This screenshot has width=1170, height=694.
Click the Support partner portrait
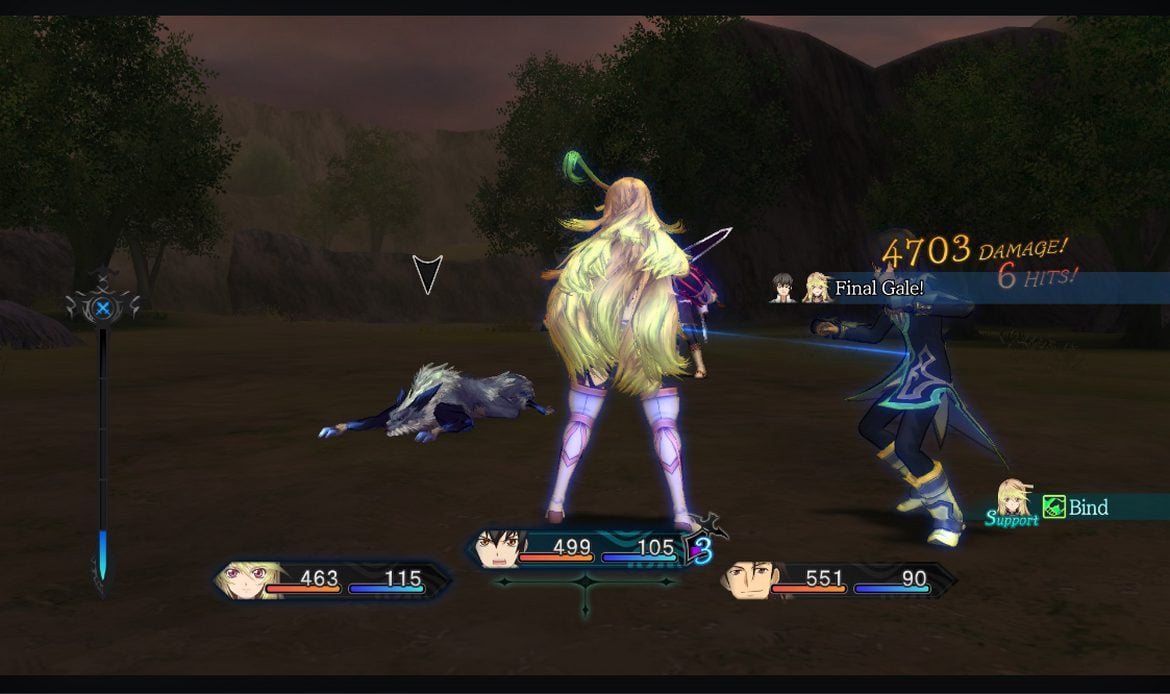click(x=1013, y=499)
